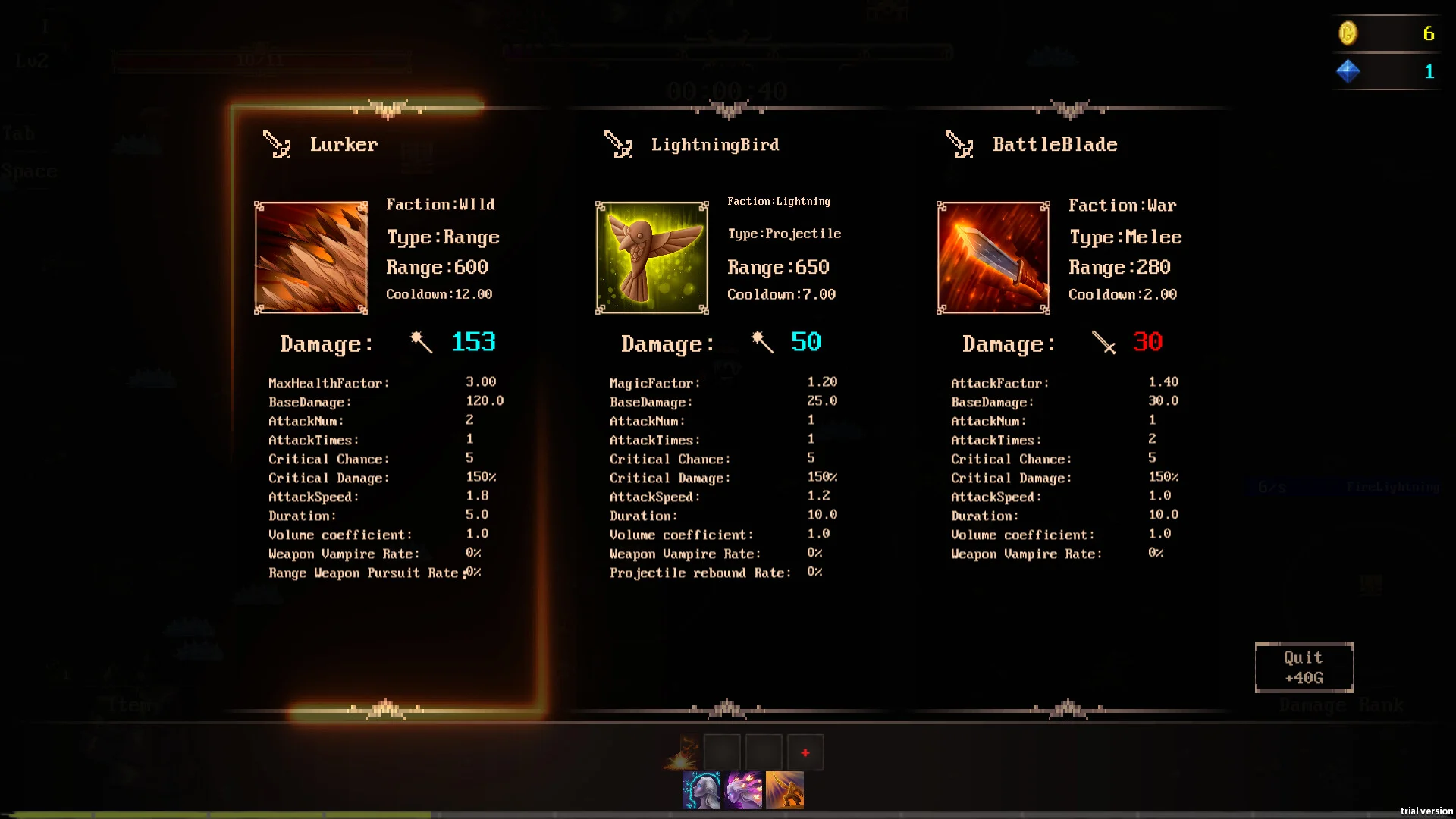
Task: Pick the BattleBlade weapon card
Action: pos(1068,409)
